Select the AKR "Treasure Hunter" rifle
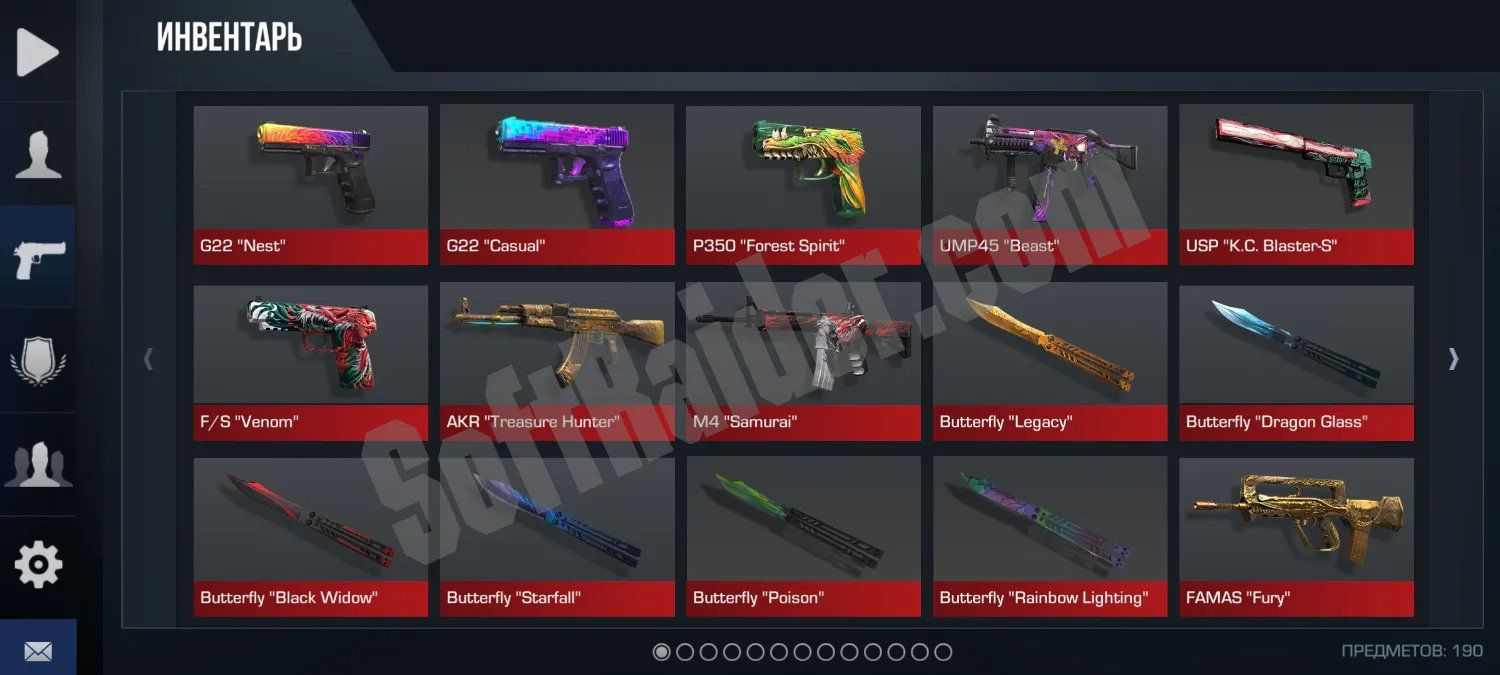Screen dimensions: 1500x675 point(557,362)
